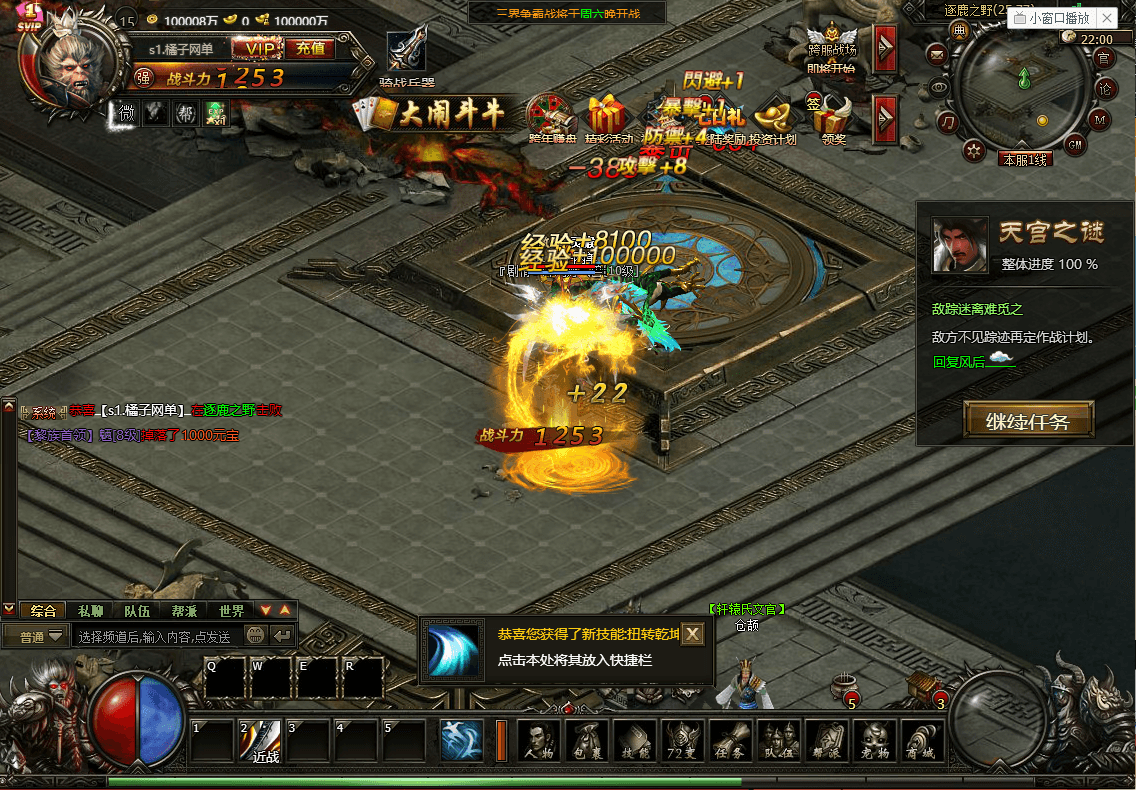Viewport: 1136px width, 790px height.
Task: Open the 充值 recharge page
Action: pos(310,48)
